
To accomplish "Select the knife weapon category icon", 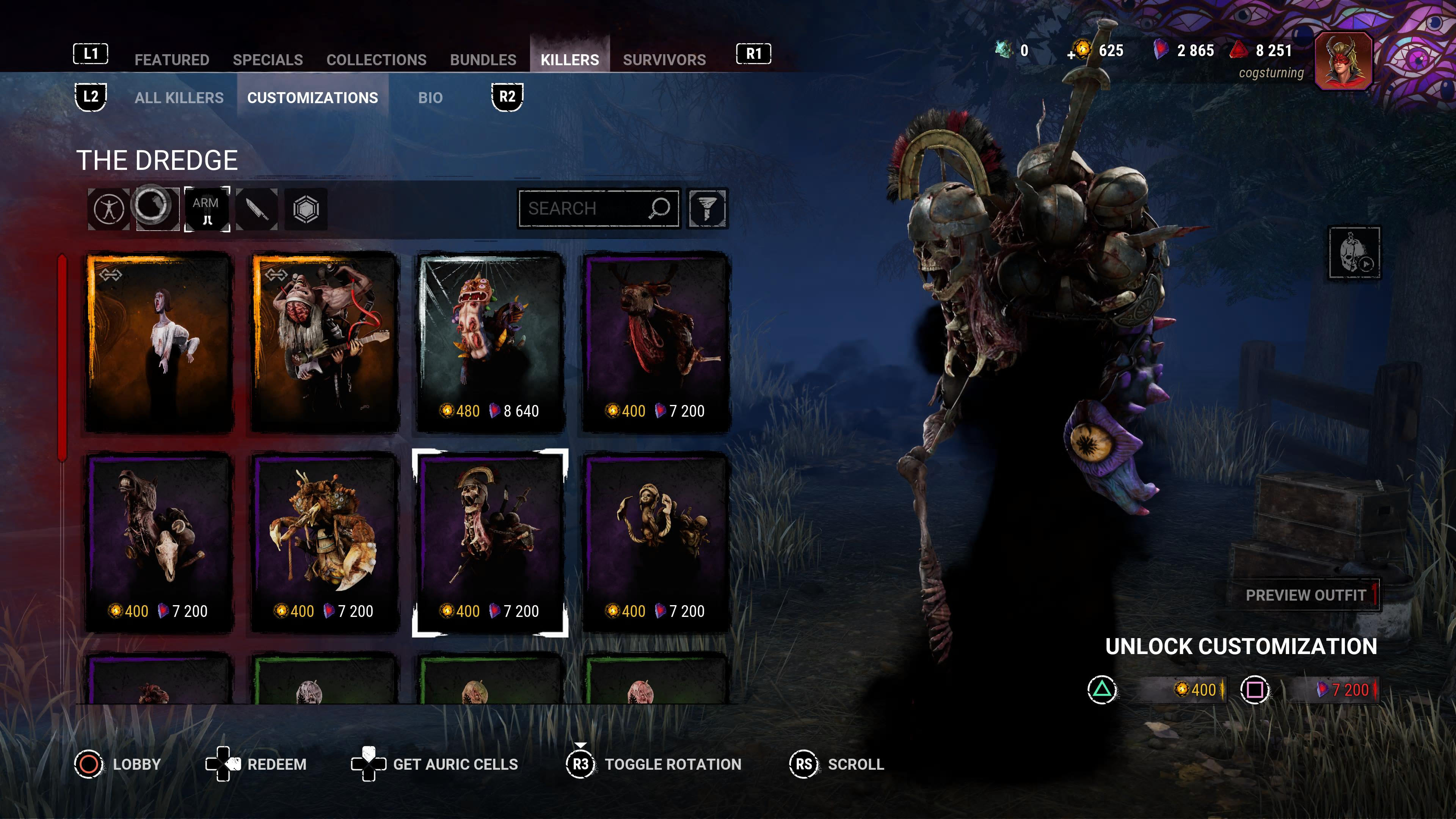I will click(x=257, y=209).
